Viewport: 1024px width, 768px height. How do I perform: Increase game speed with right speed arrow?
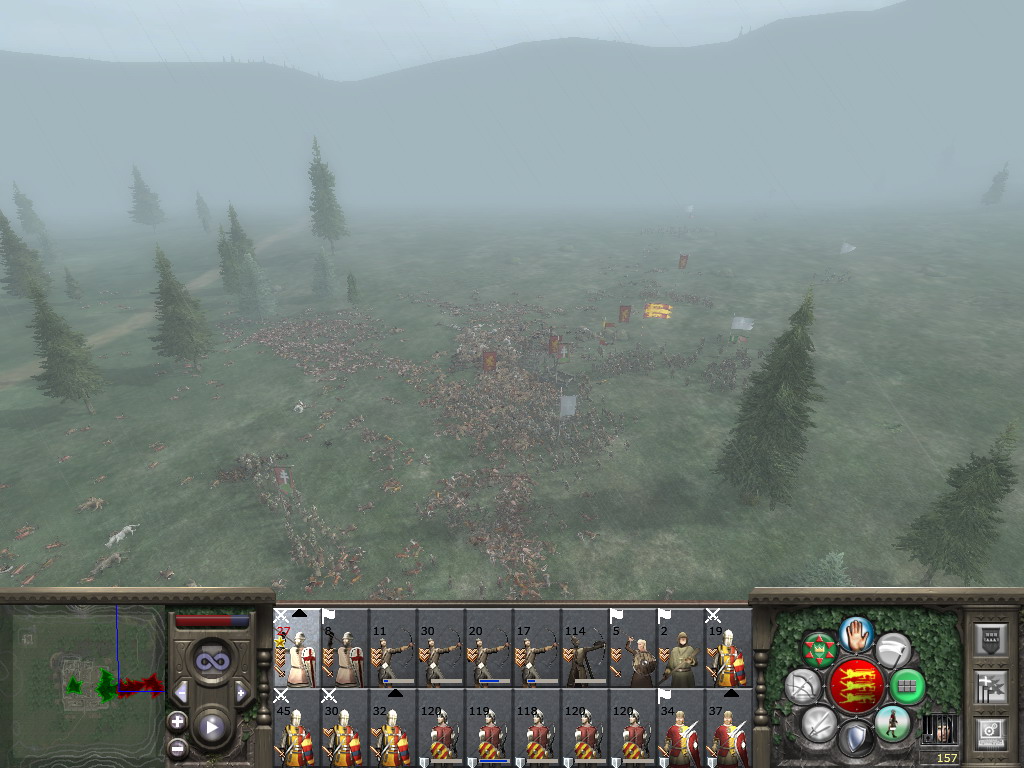(x=241, y=692)
